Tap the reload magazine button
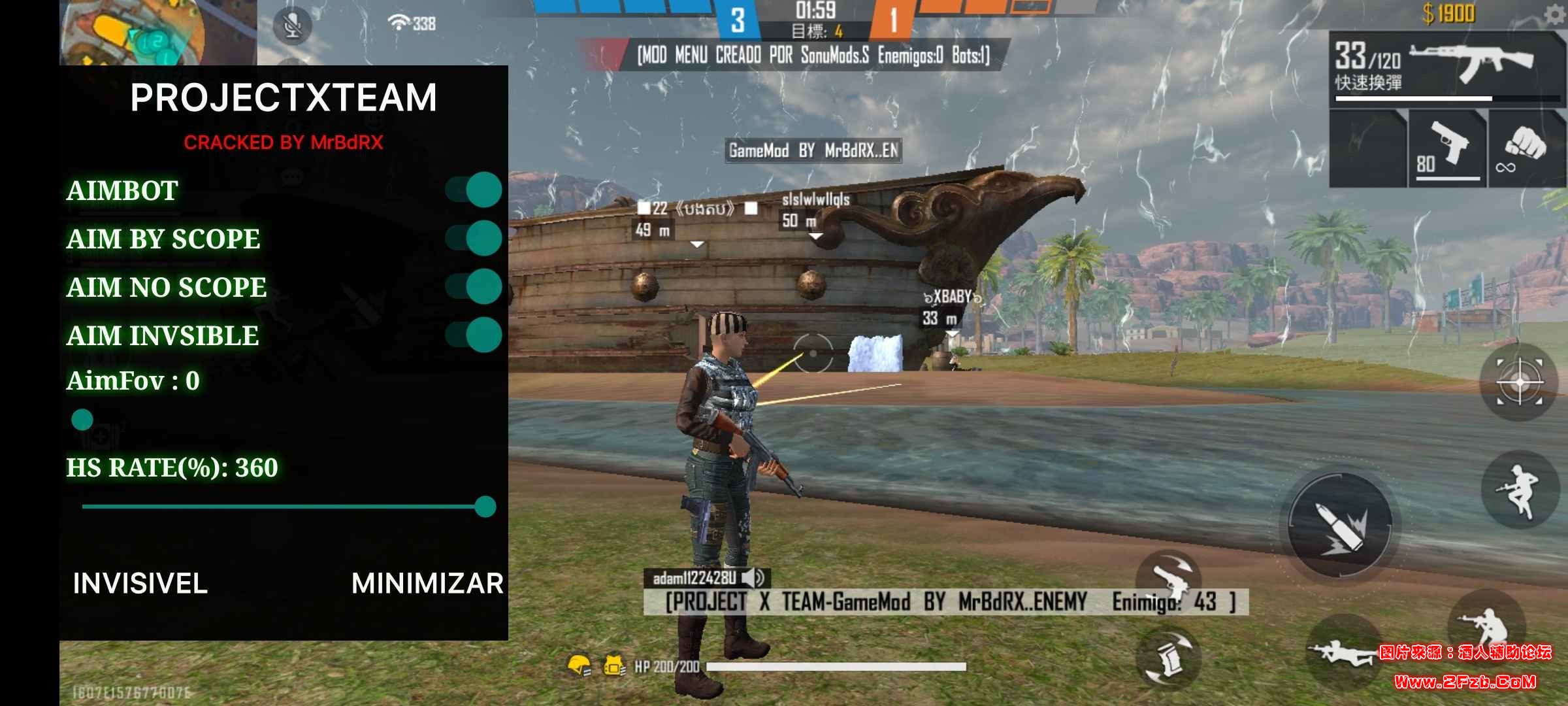This screenshot has width=1568, height=706. click(x=1169, y=658)
